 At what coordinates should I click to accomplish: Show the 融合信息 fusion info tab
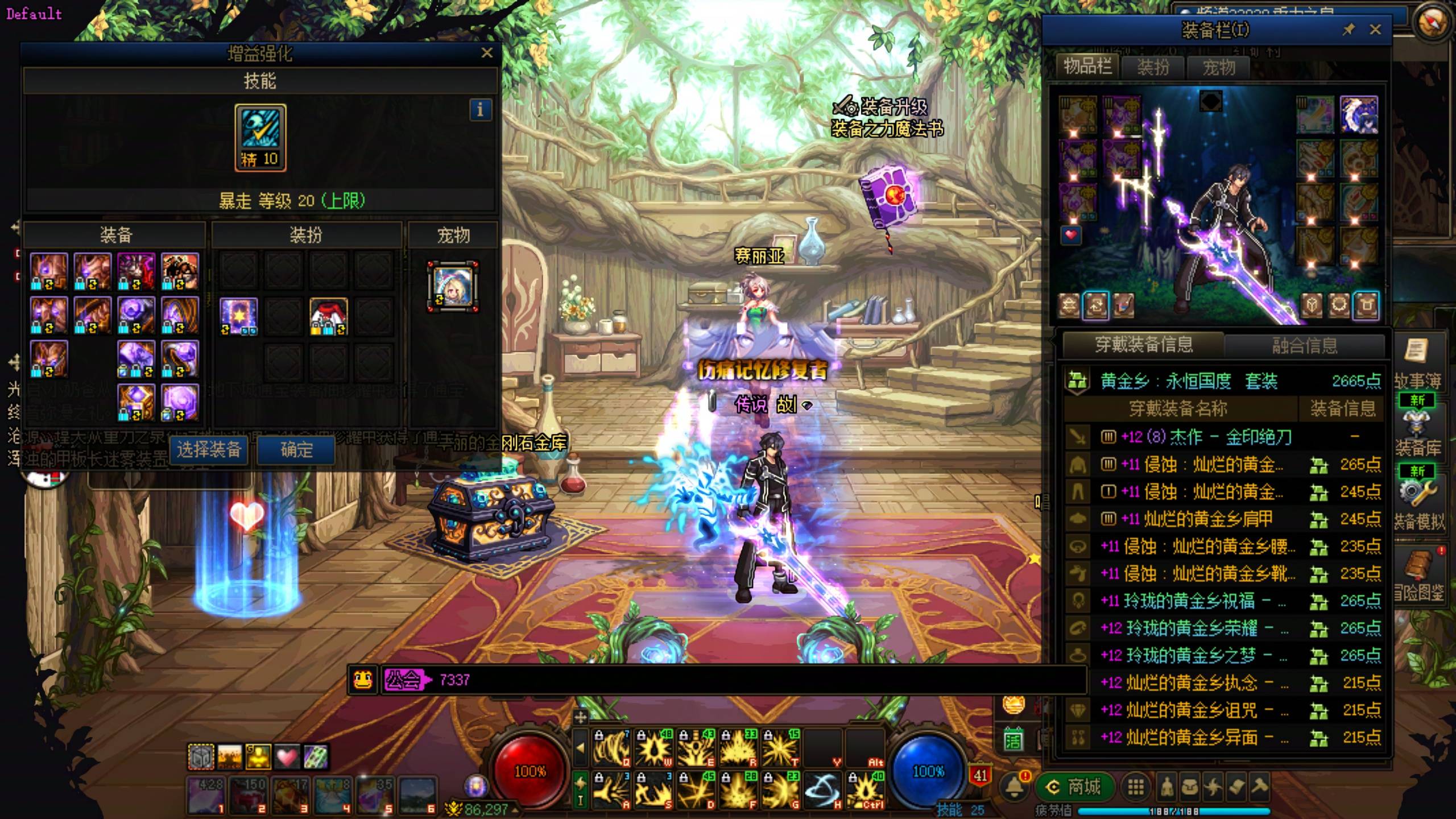[1304, 345]
